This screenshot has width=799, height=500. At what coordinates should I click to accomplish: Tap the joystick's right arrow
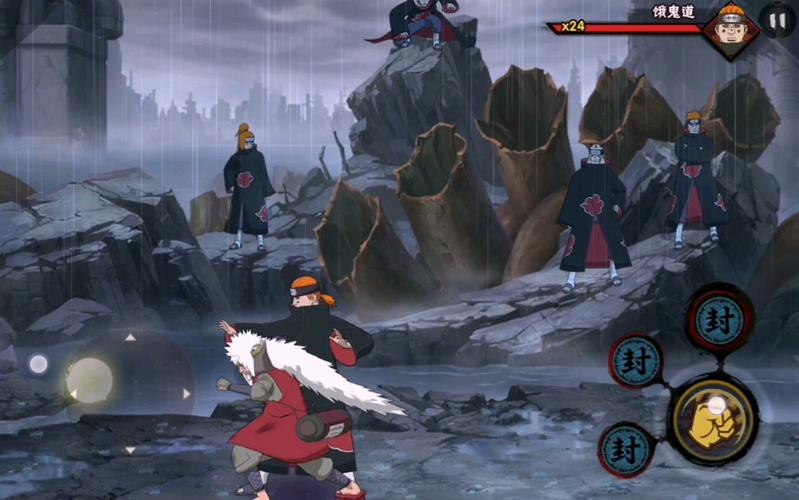pyautogui.click(x=186, y=394)
